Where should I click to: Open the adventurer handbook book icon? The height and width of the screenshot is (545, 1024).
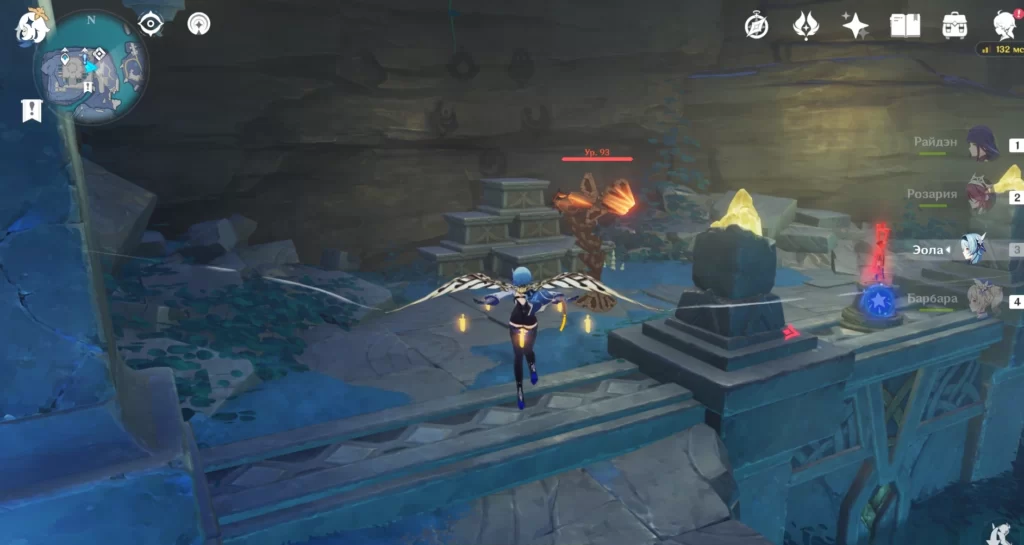[x=905, y=26]
